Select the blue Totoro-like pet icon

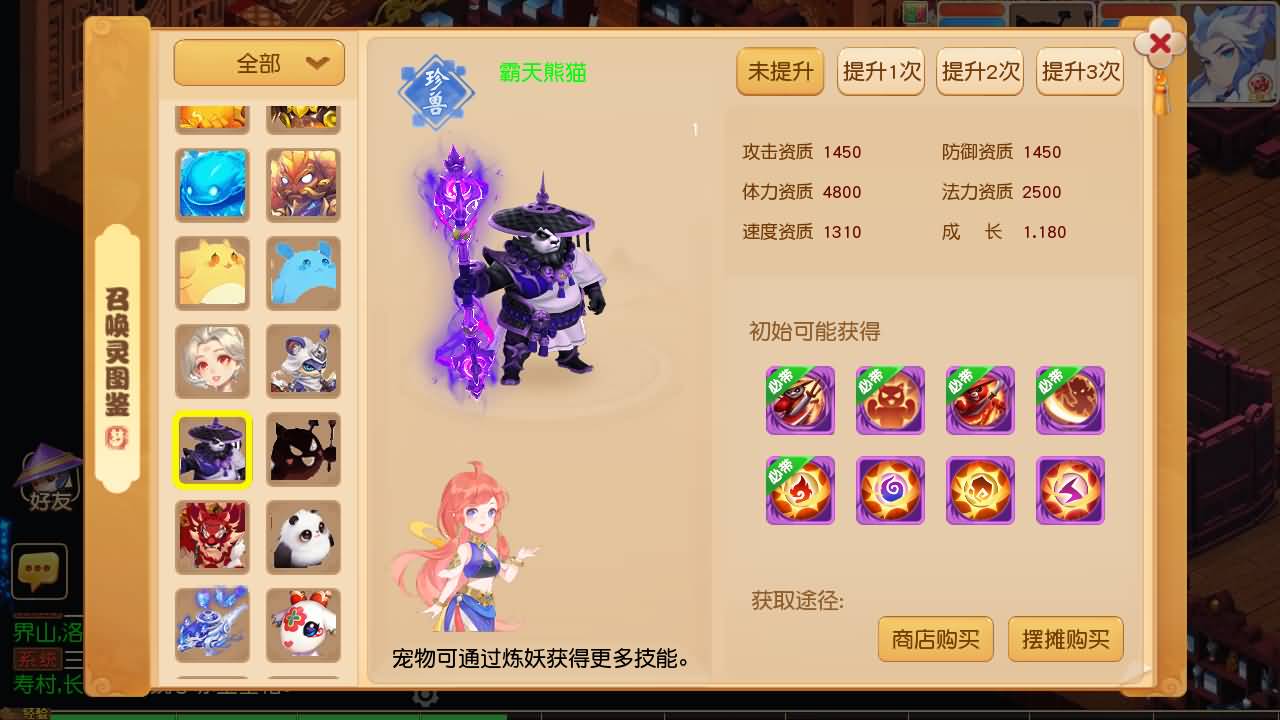coord(303,273)
